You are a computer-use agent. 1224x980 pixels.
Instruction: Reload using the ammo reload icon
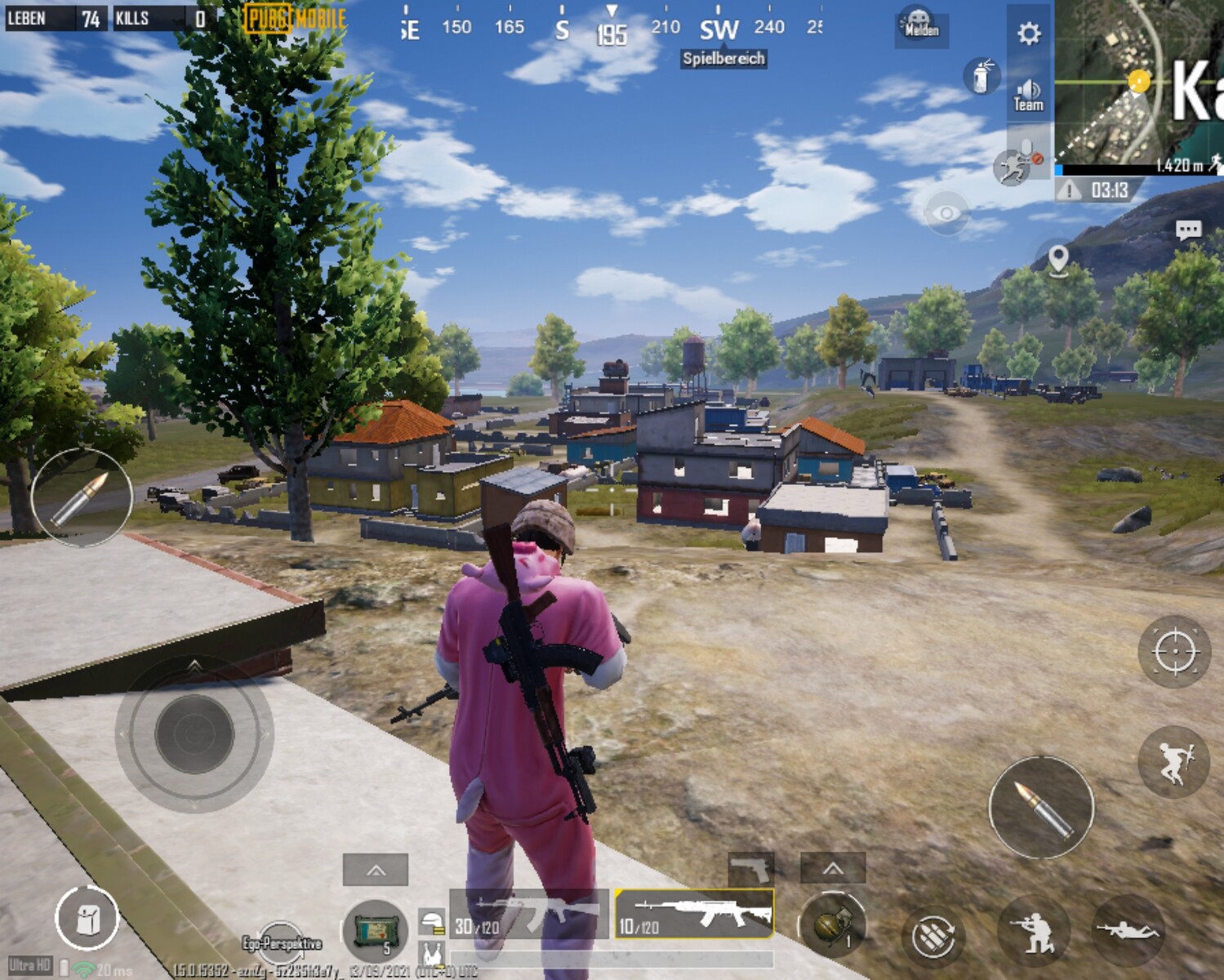click(932, 936)
